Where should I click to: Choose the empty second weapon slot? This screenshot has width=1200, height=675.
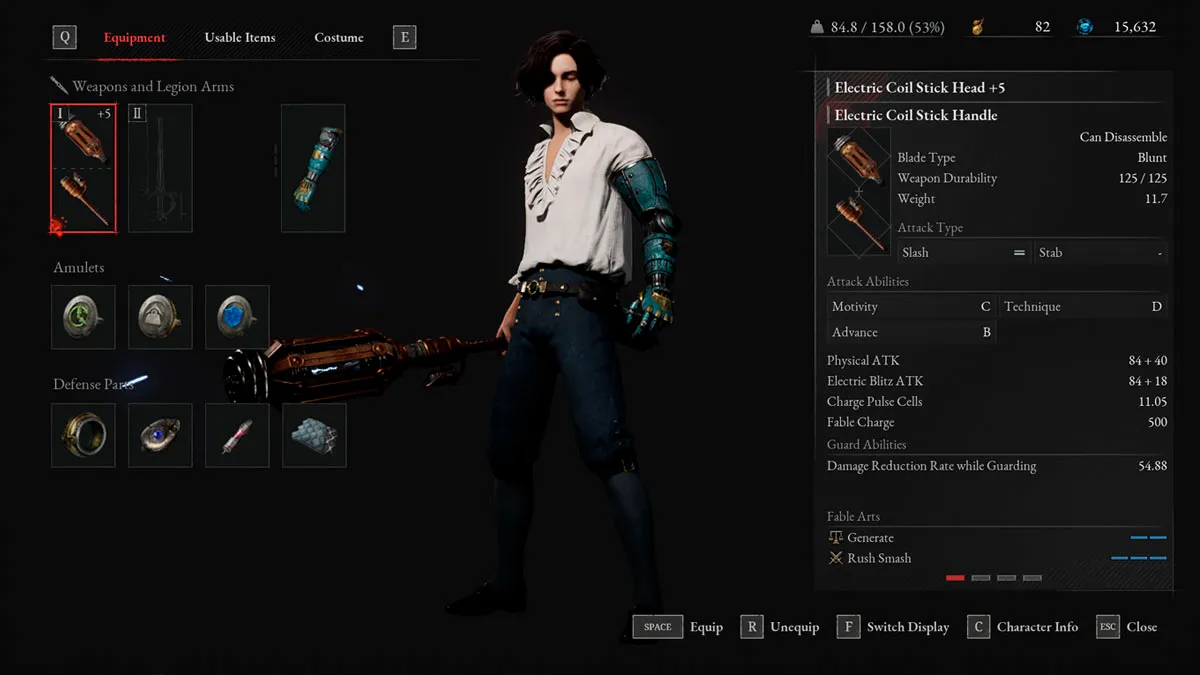click(x=160, y=168)
